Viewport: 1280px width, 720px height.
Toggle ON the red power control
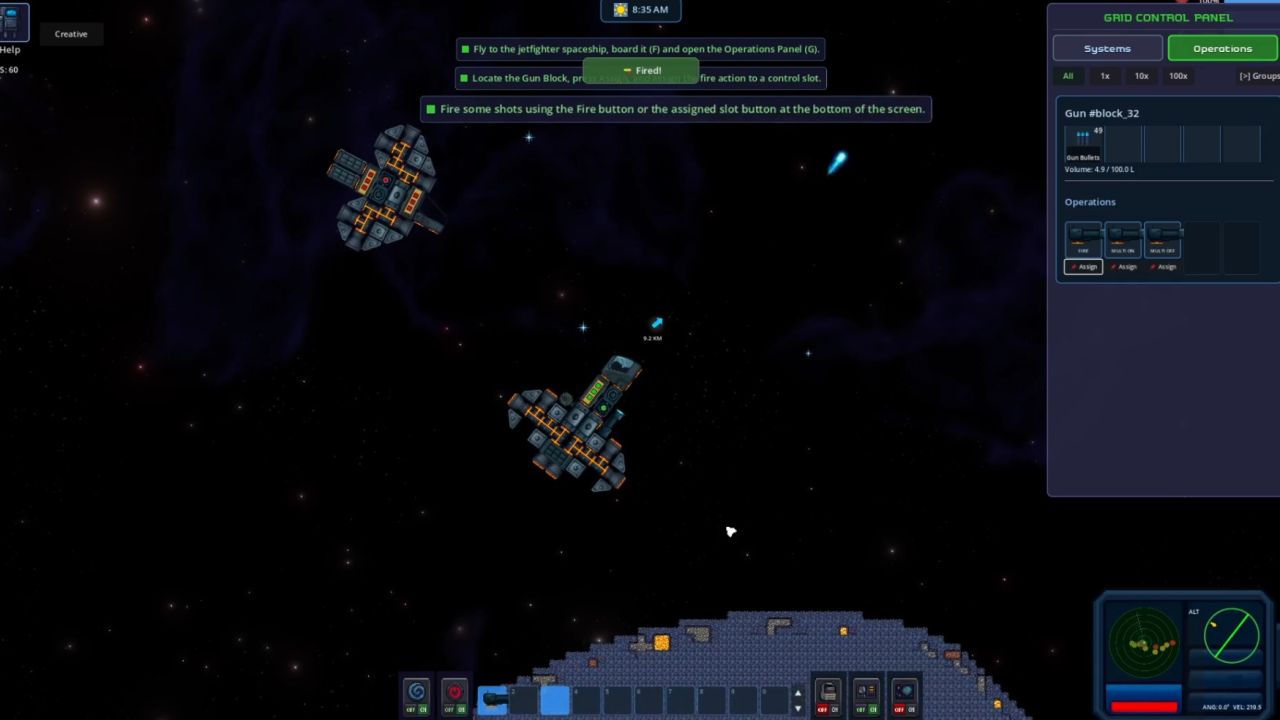click(x=460, y=709)
